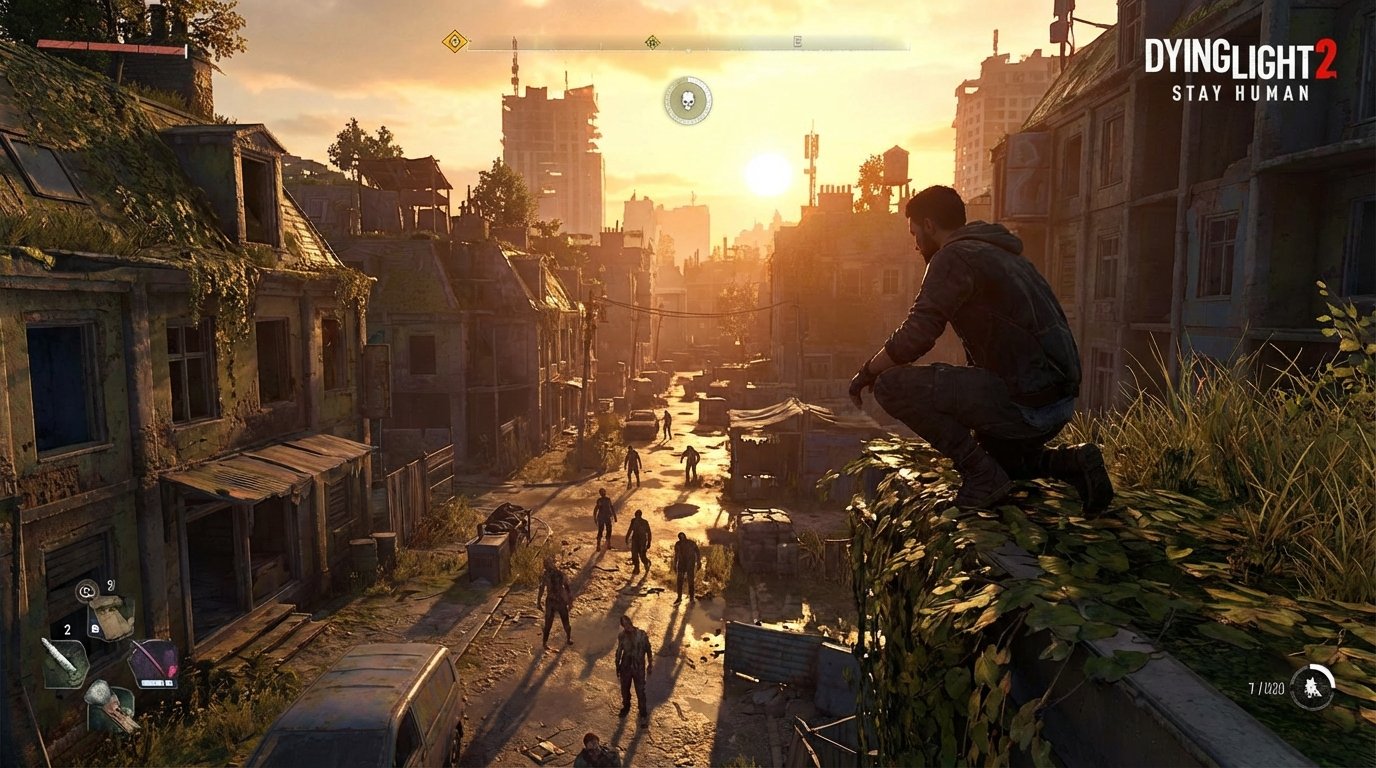Click the sprint figure stamina icon
The height and width of the screenshot is (768, 1376).
pos(1312,688)
